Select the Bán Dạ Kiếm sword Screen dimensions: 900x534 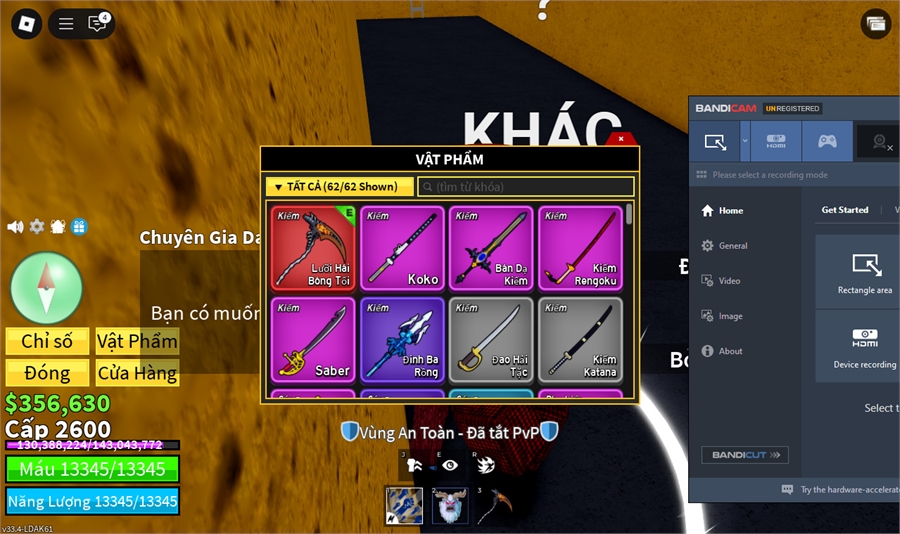491,248
